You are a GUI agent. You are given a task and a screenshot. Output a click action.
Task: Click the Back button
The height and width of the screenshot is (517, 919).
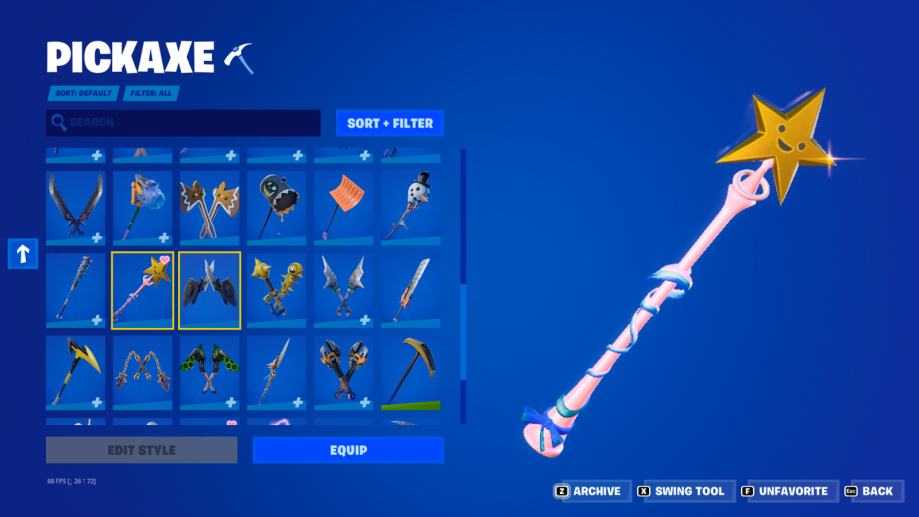(x=868, y=491)
